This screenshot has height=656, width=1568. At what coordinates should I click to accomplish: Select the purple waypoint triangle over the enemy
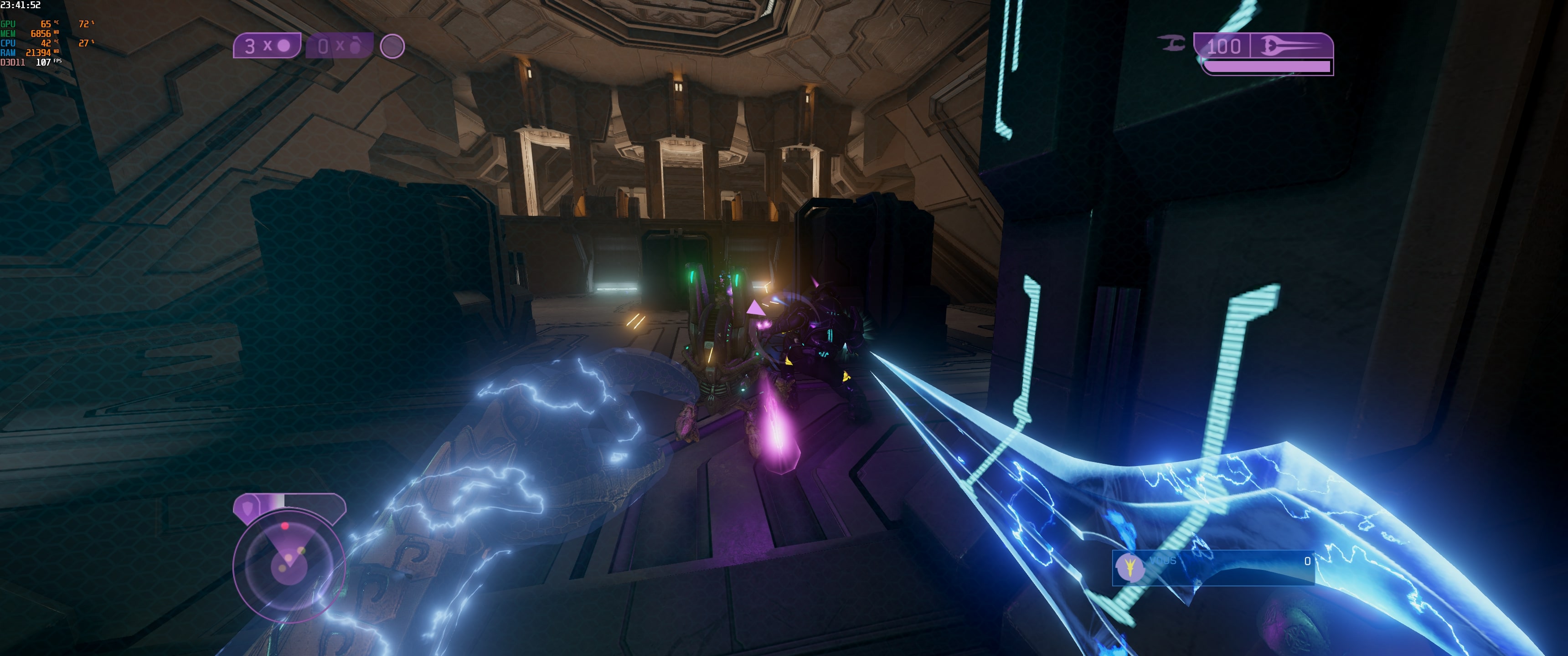point(756,310)
